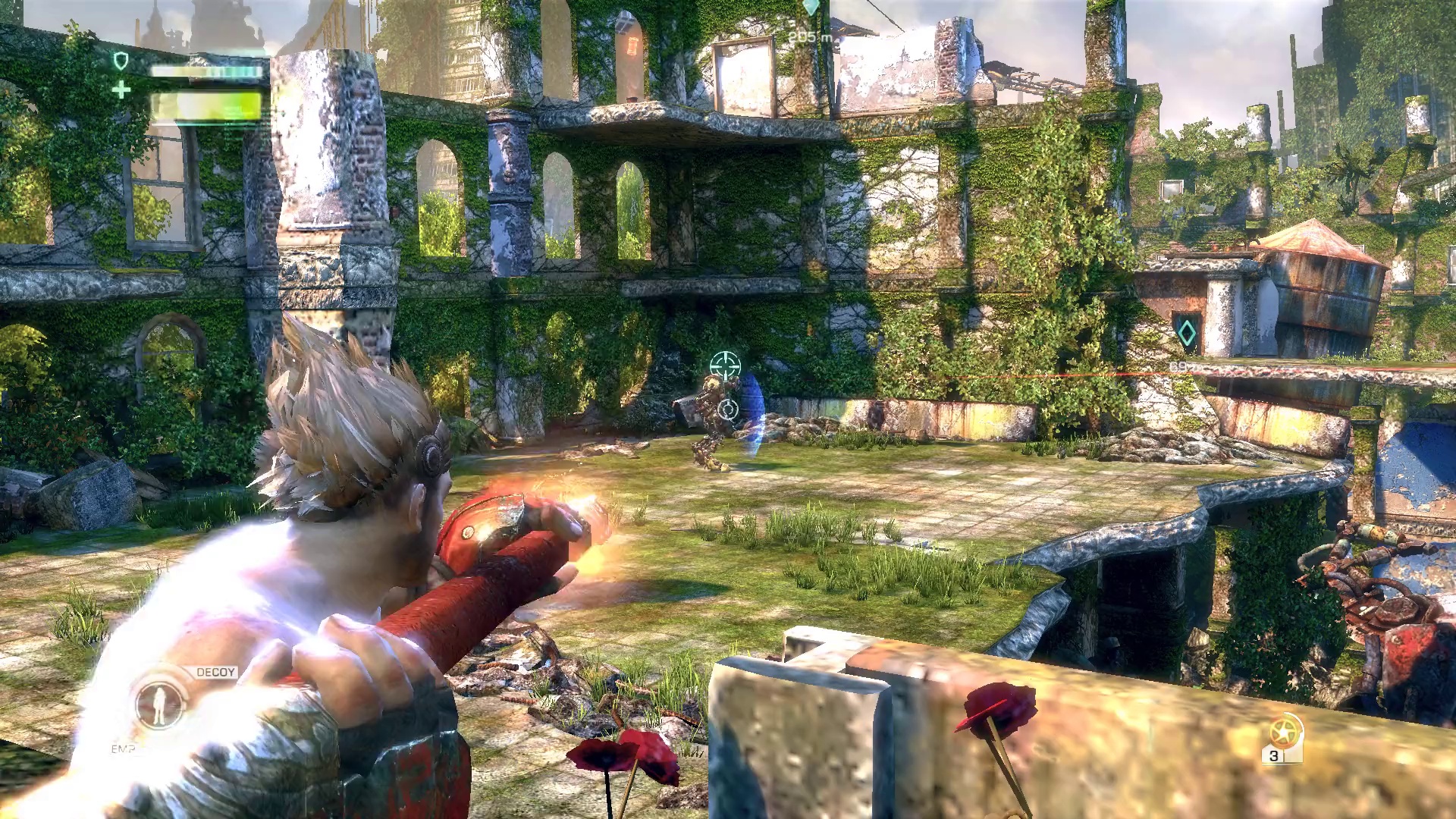Click the shield status icon
Image resolution: width=1456 pixels, height=819 pixels.
121,61
